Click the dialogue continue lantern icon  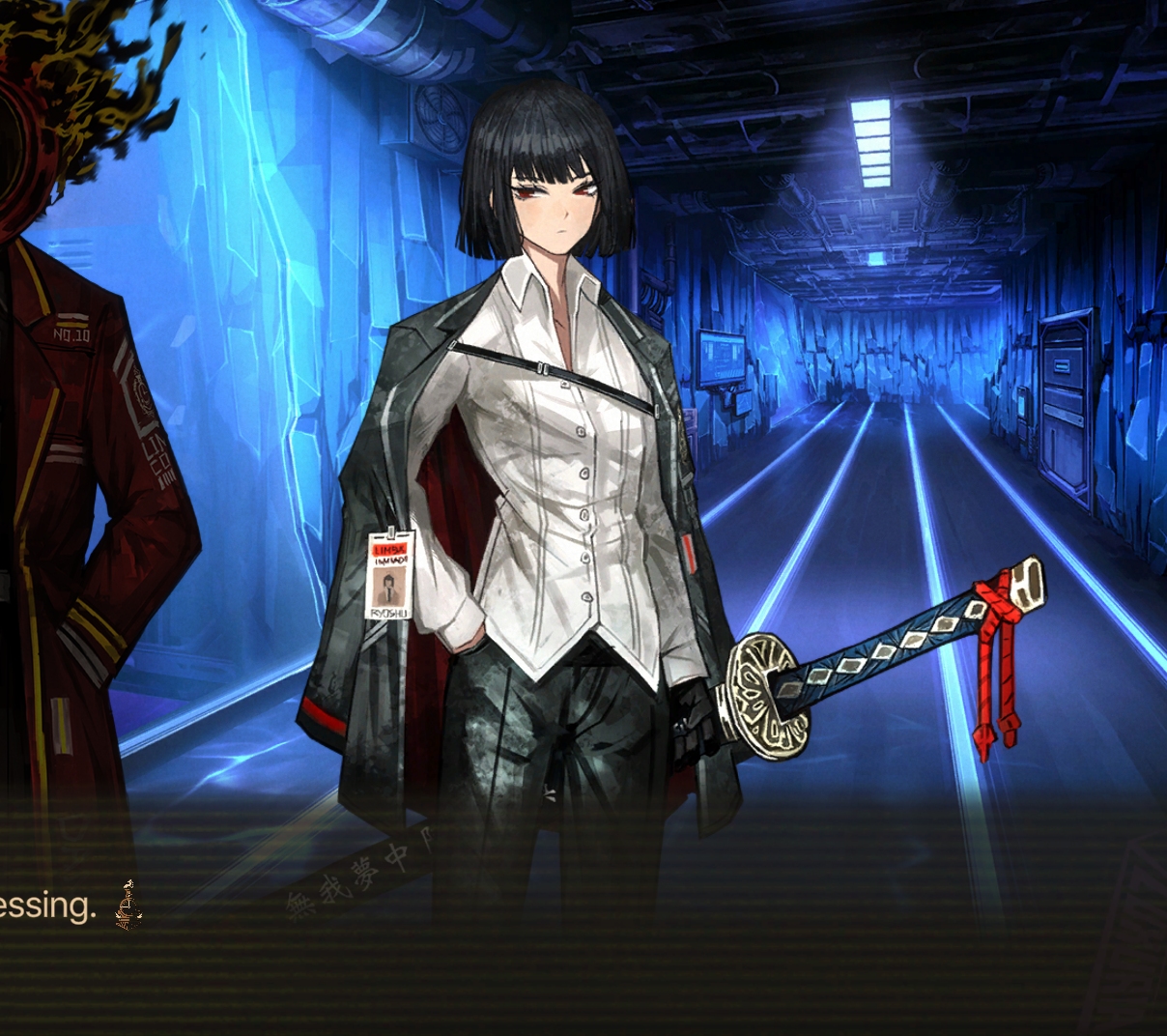coord(128,907)
